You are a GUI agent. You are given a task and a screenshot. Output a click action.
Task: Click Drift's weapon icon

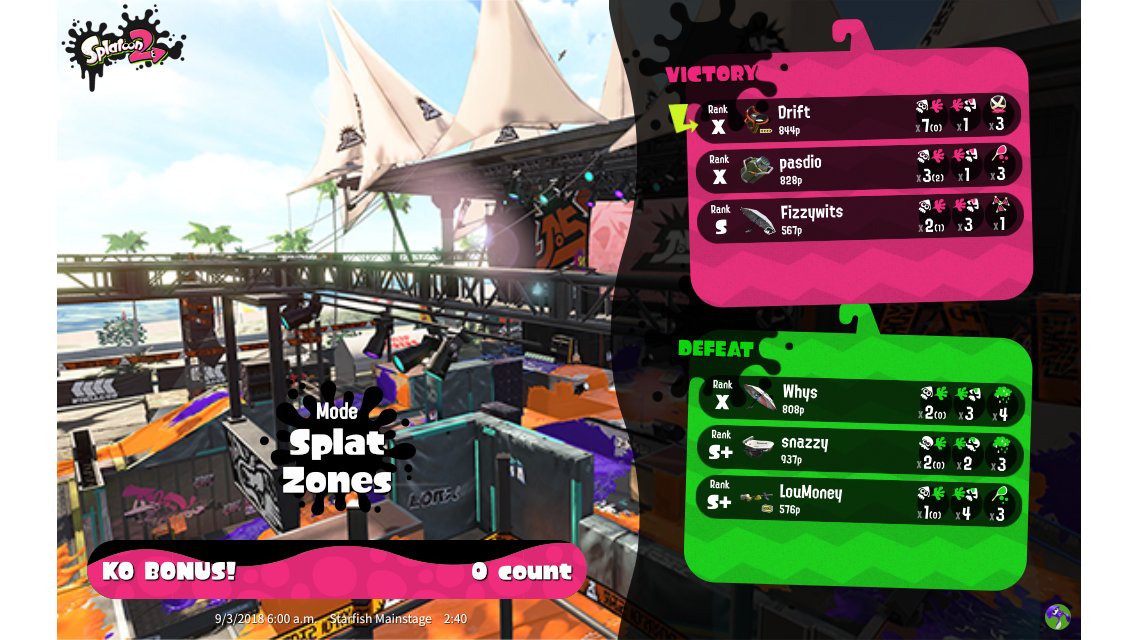pos(759,118)
